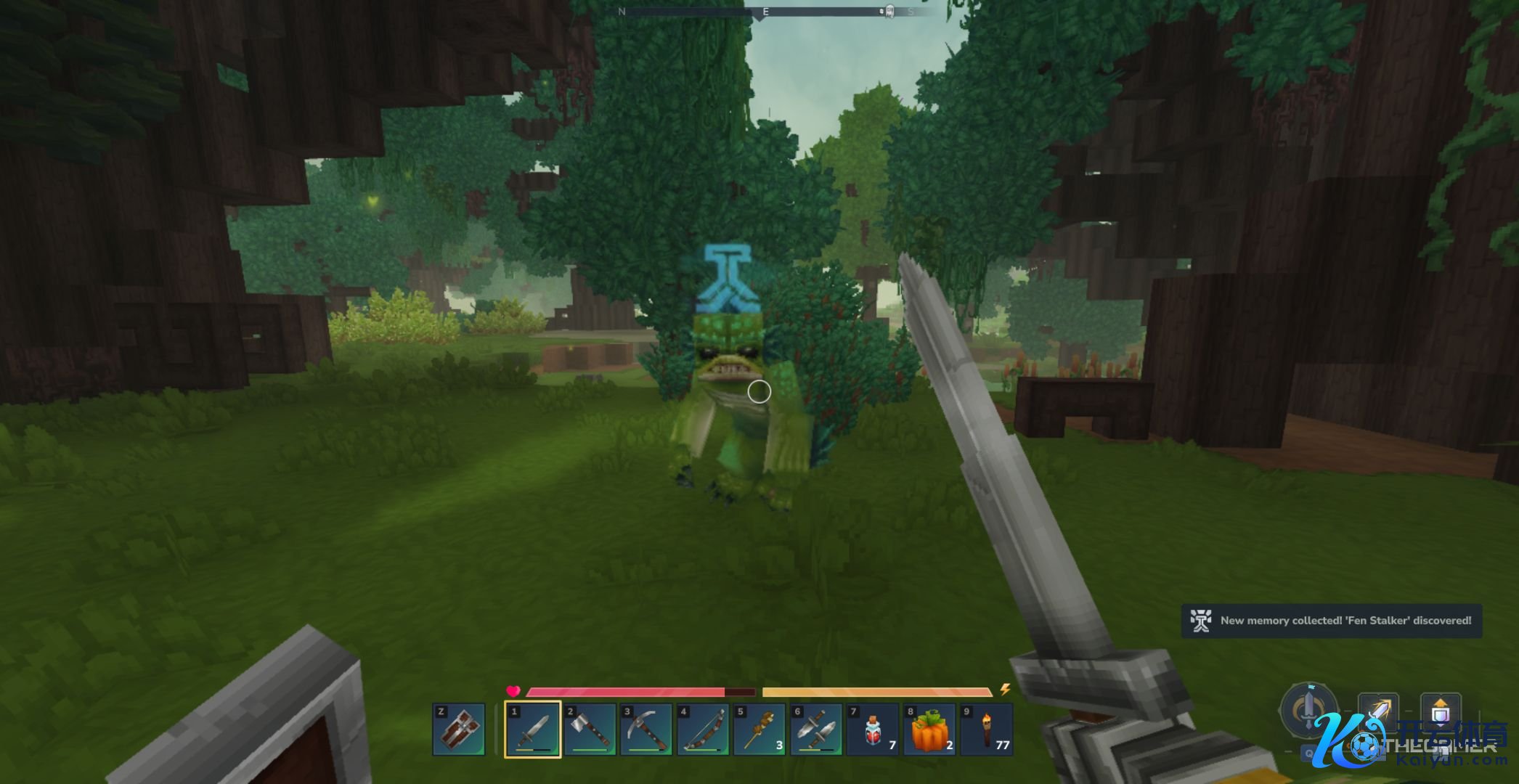Select the food skewer slot

click(759, 729)
